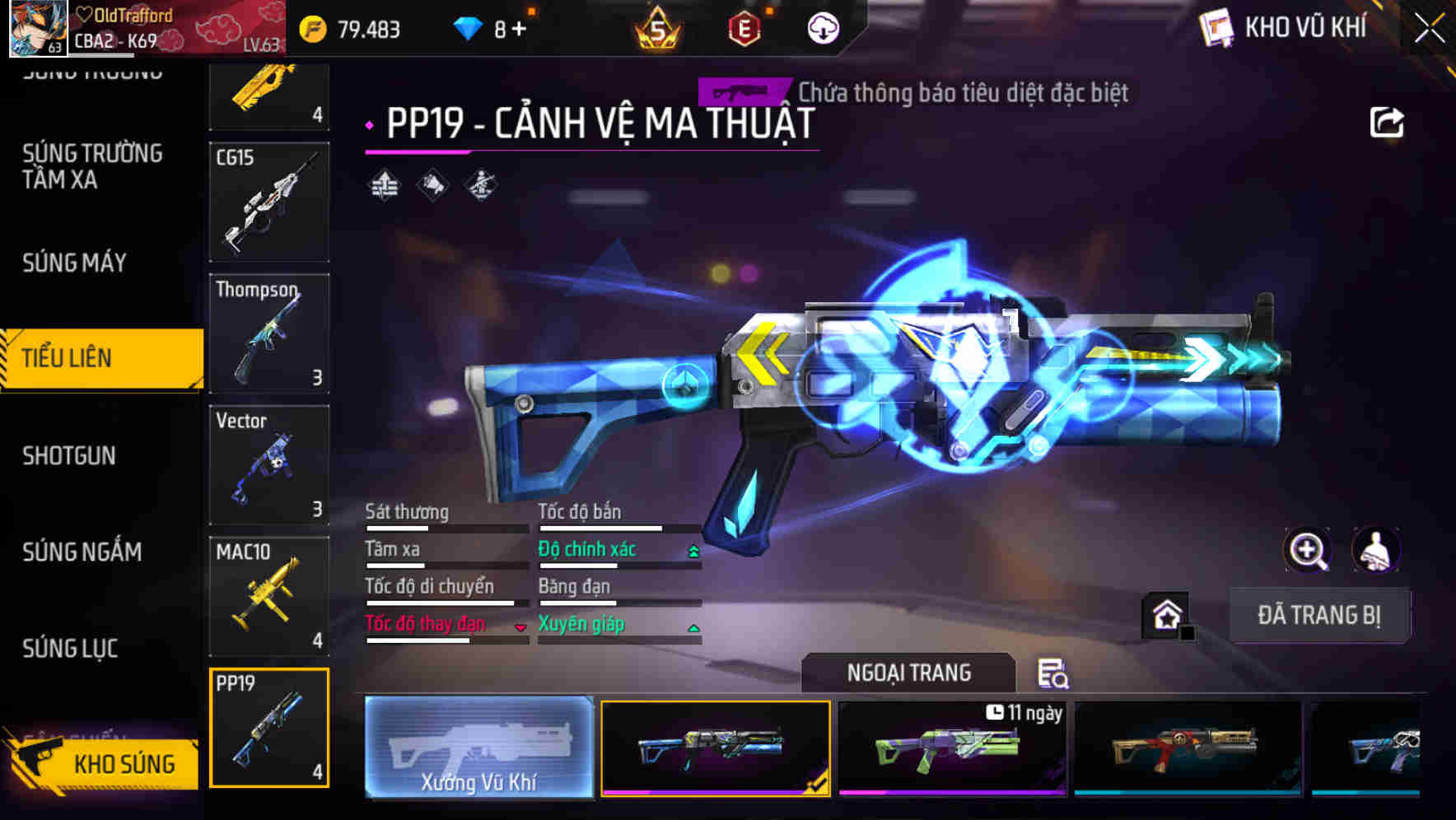Select the Thompson weapon thumbnail
The height and width of the screenshot is (820, 1456).
point(269,333)
